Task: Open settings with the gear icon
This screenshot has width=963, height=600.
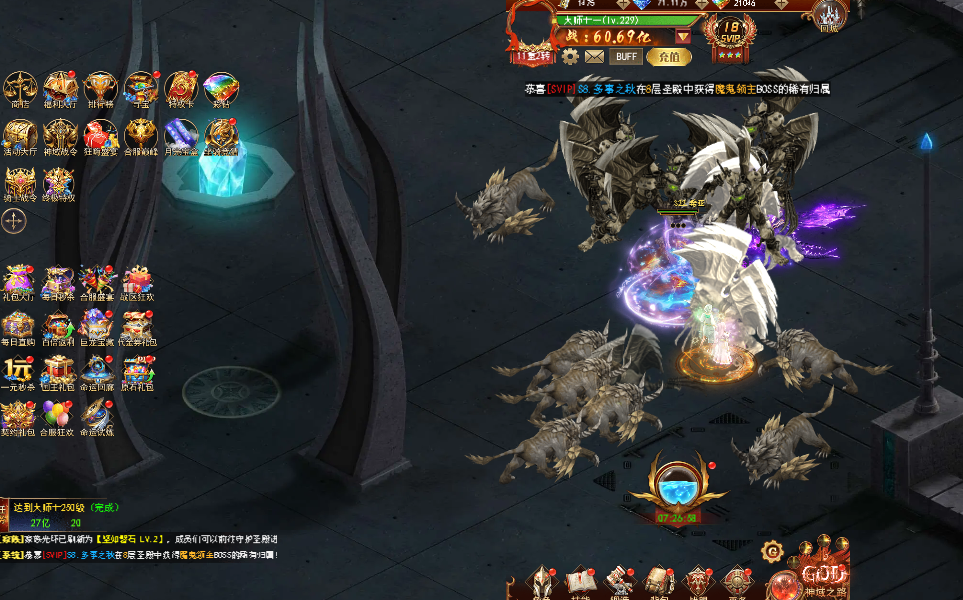Action: 570,57
